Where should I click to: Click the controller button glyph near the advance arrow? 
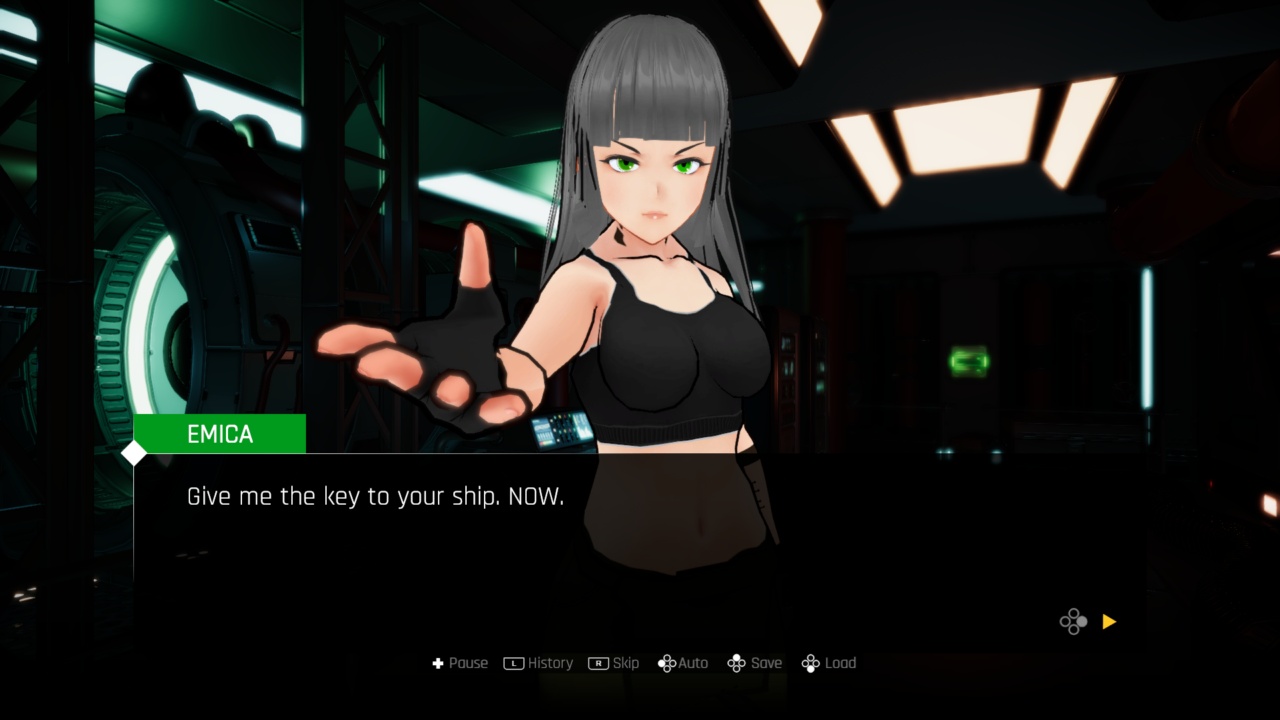click(x=1074, y=621)
